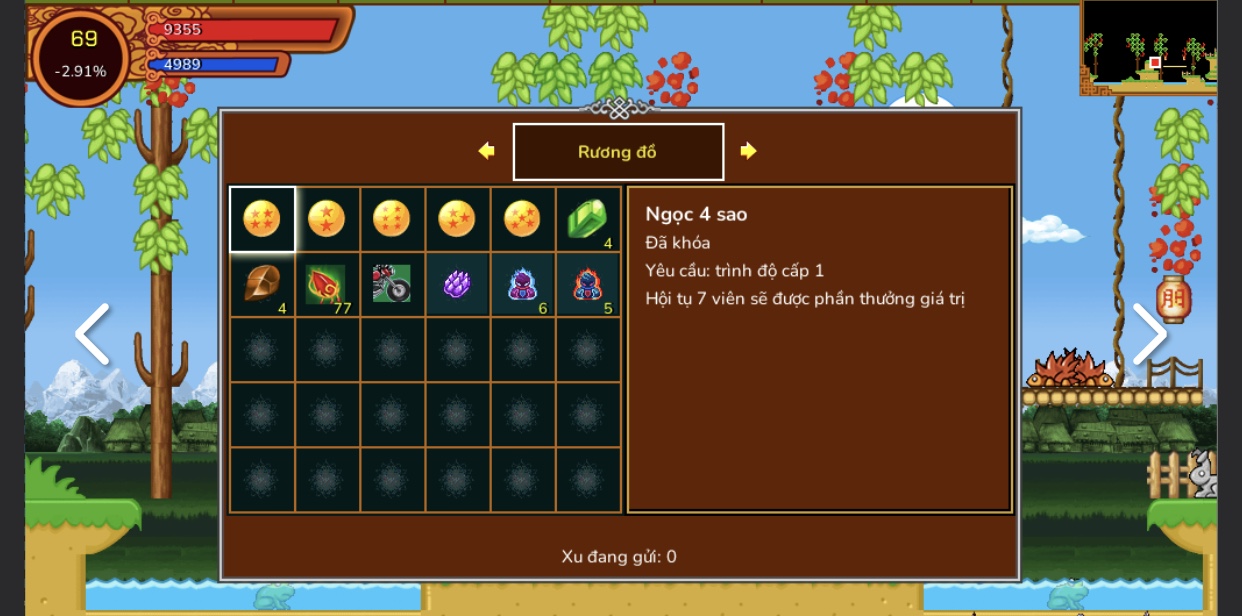Image resolution: width=1242 pixels, height=616 pixels.
Task: Click the orange-brown stone item slot
Action: pos(262,285)
